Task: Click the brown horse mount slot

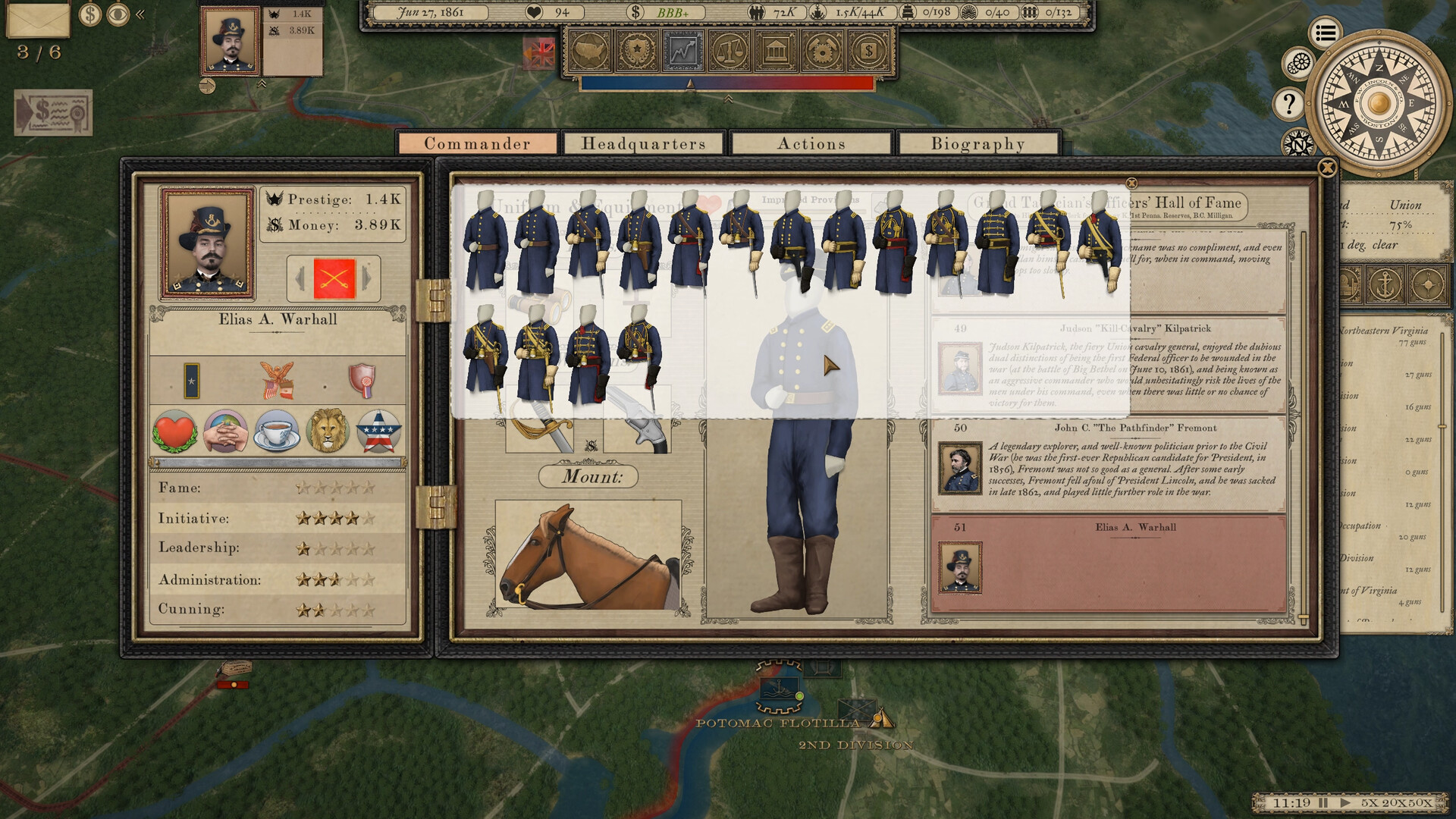Action: (588, 555)
